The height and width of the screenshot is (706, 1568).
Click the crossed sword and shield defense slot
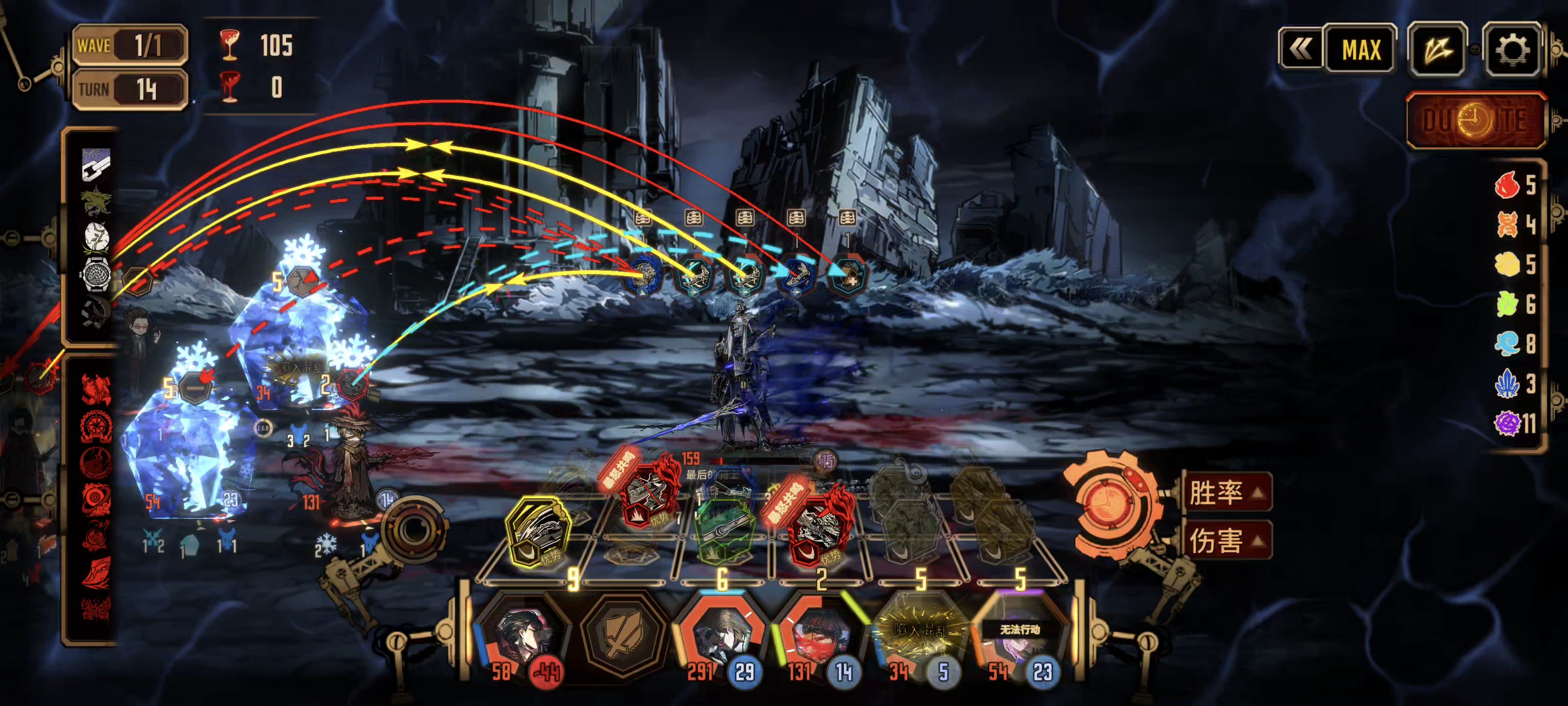point(621,635)
